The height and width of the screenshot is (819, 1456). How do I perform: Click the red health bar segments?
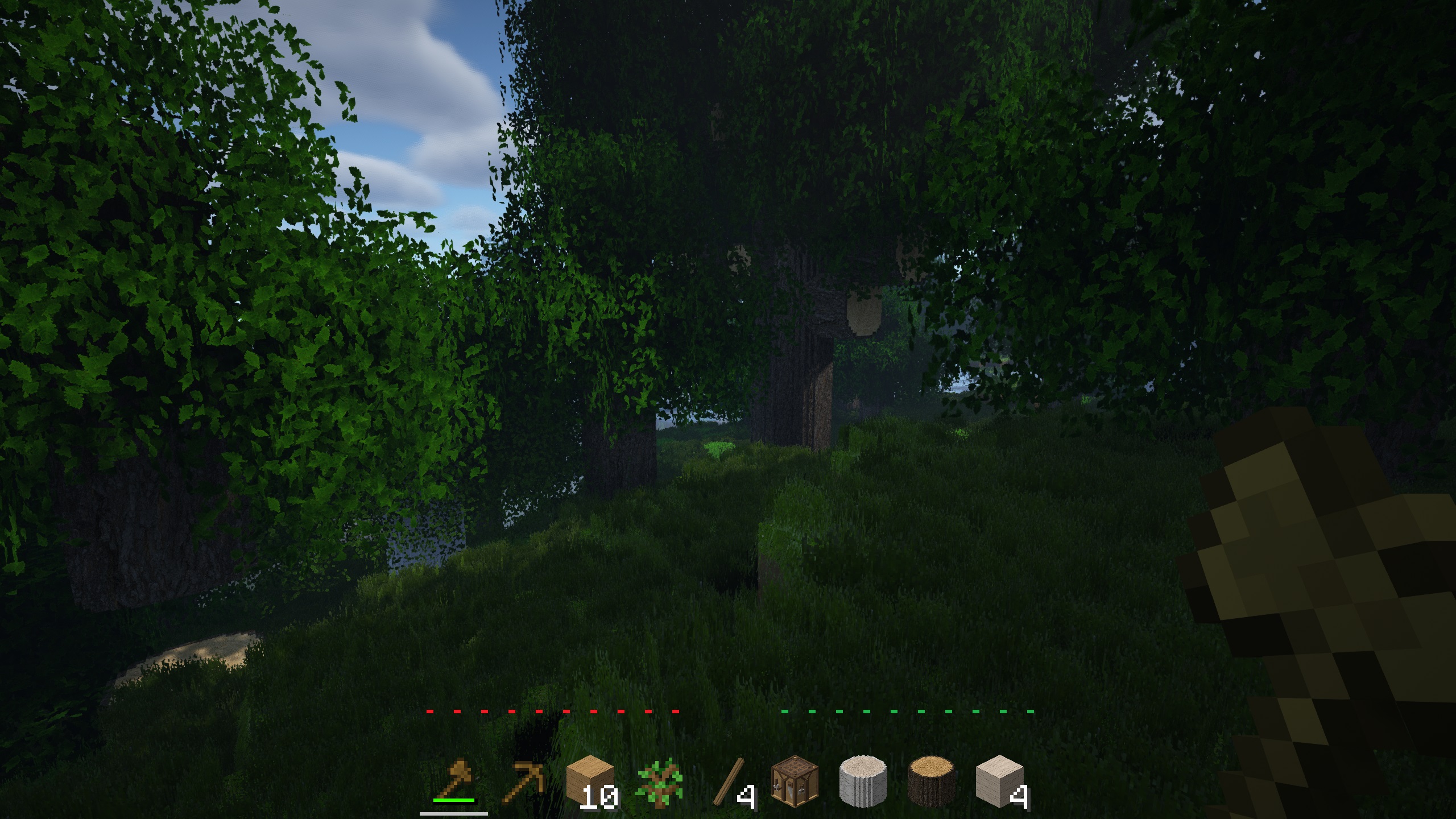tap(552, 710)
